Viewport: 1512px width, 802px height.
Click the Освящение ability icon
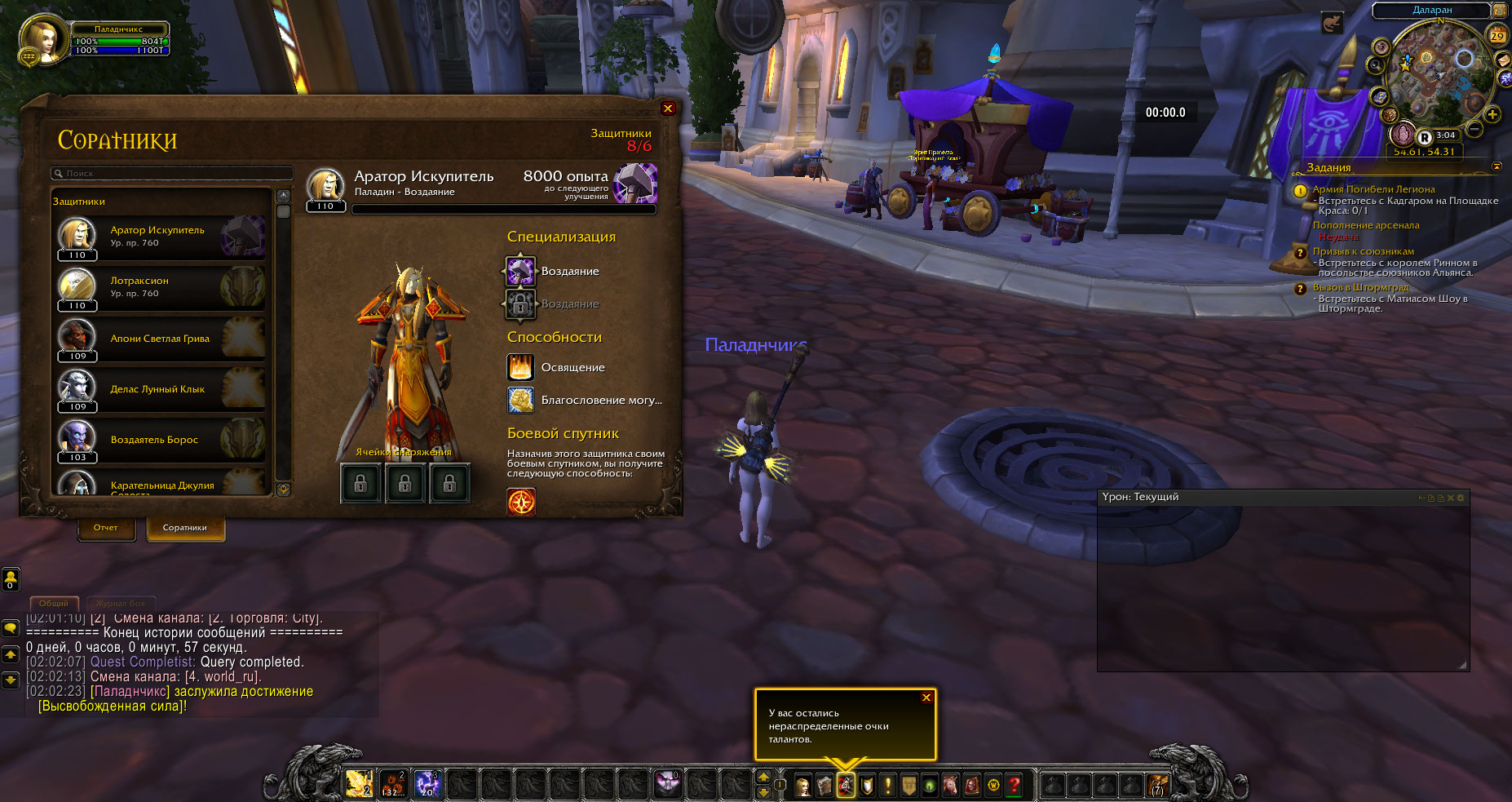pos(520,367)
